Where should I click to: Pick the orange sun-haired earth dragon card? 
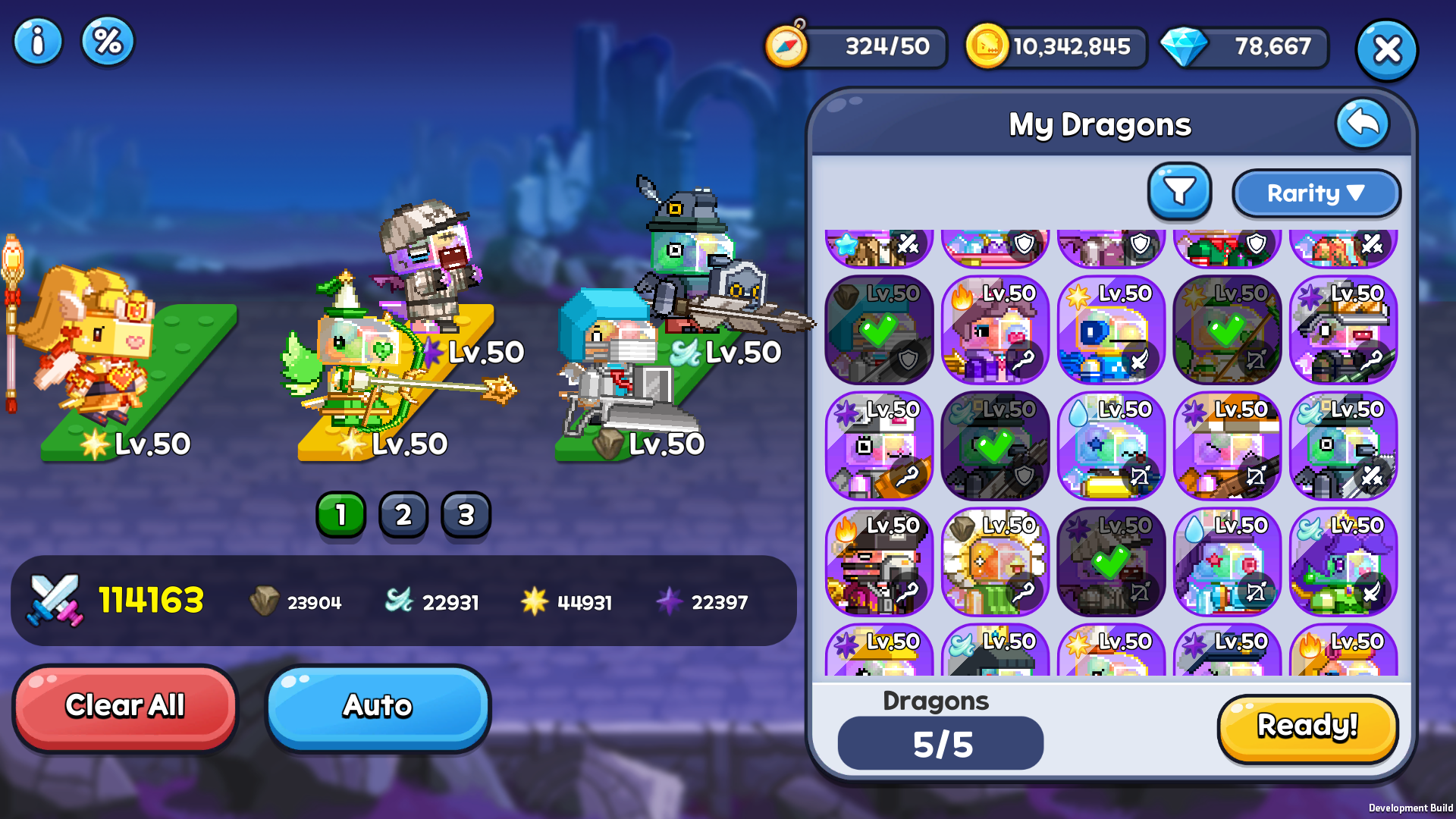[995, 562]
